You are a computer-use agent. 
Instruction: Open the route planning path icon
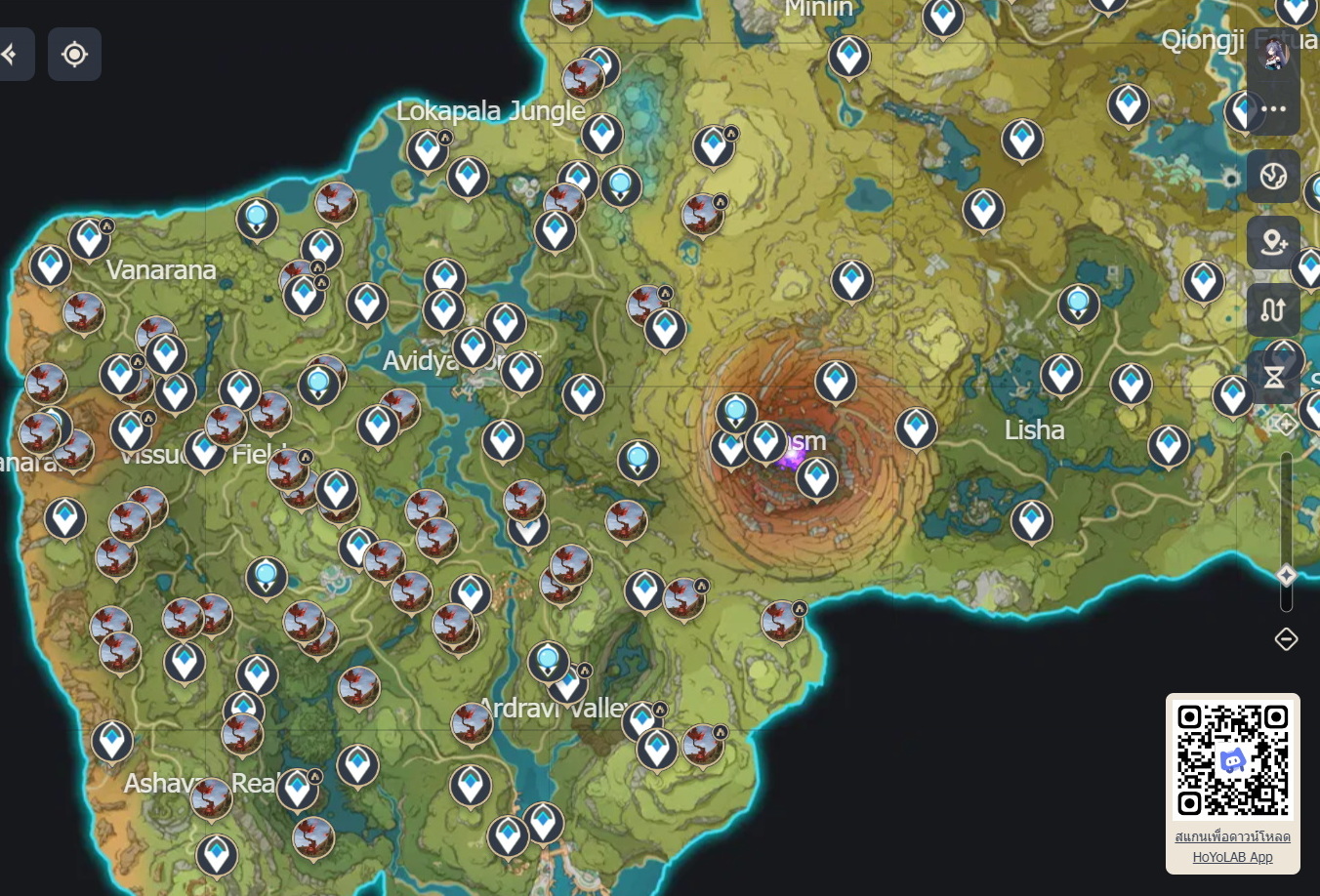1272,307
